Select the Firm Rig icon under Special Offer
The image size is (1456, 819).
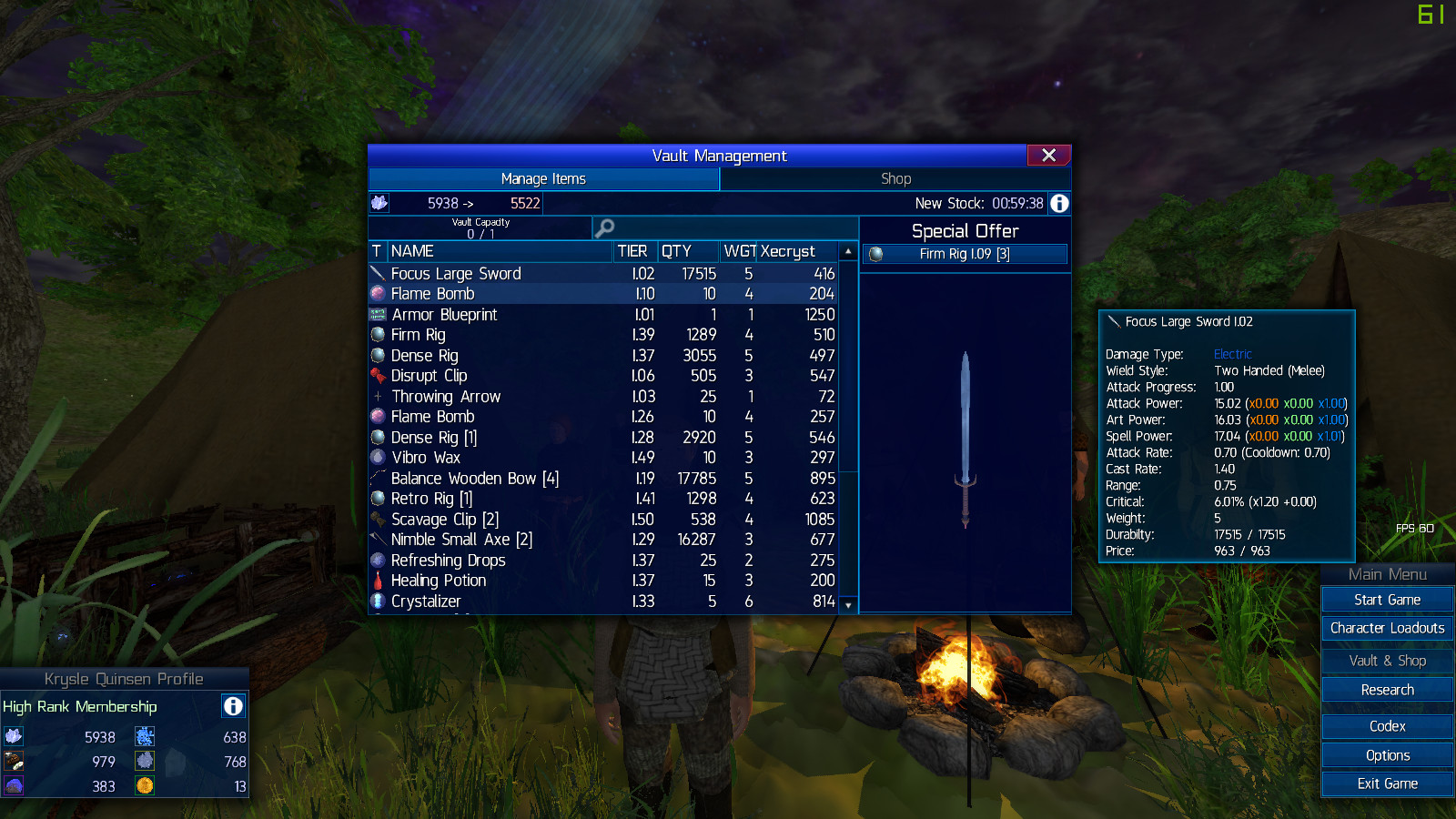tap(875, 254)
